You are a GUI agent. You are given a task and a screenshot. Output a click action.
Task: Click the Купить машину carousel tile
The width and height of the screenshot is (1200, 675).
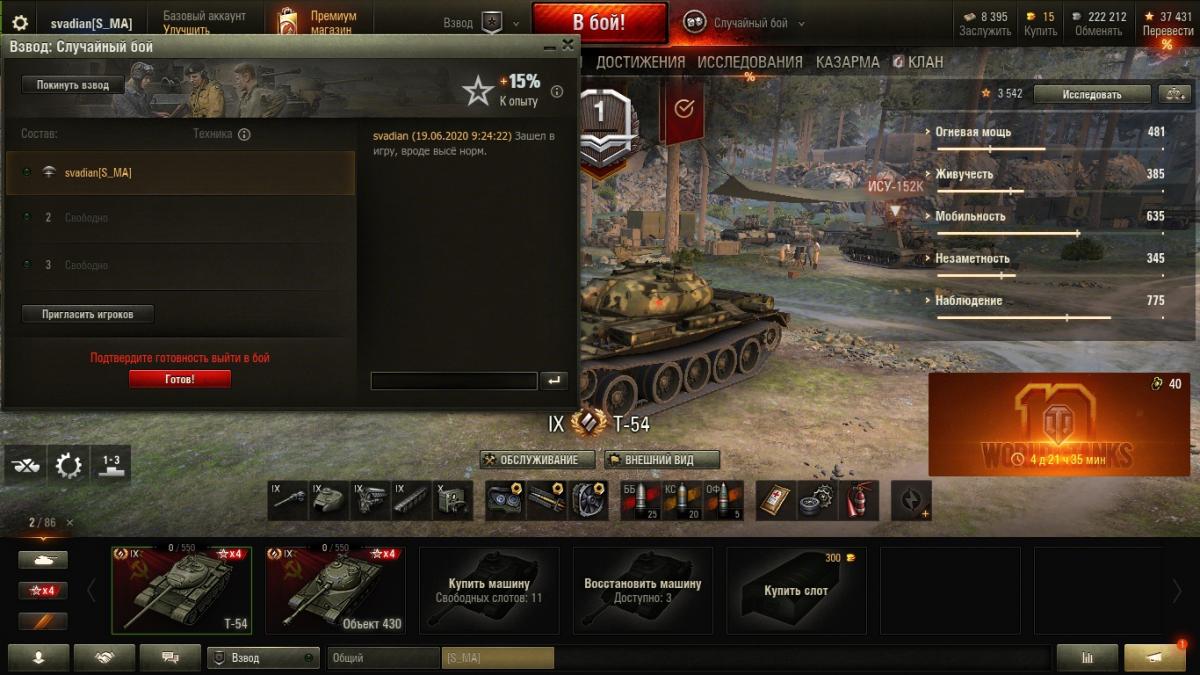tap(489, 591)
